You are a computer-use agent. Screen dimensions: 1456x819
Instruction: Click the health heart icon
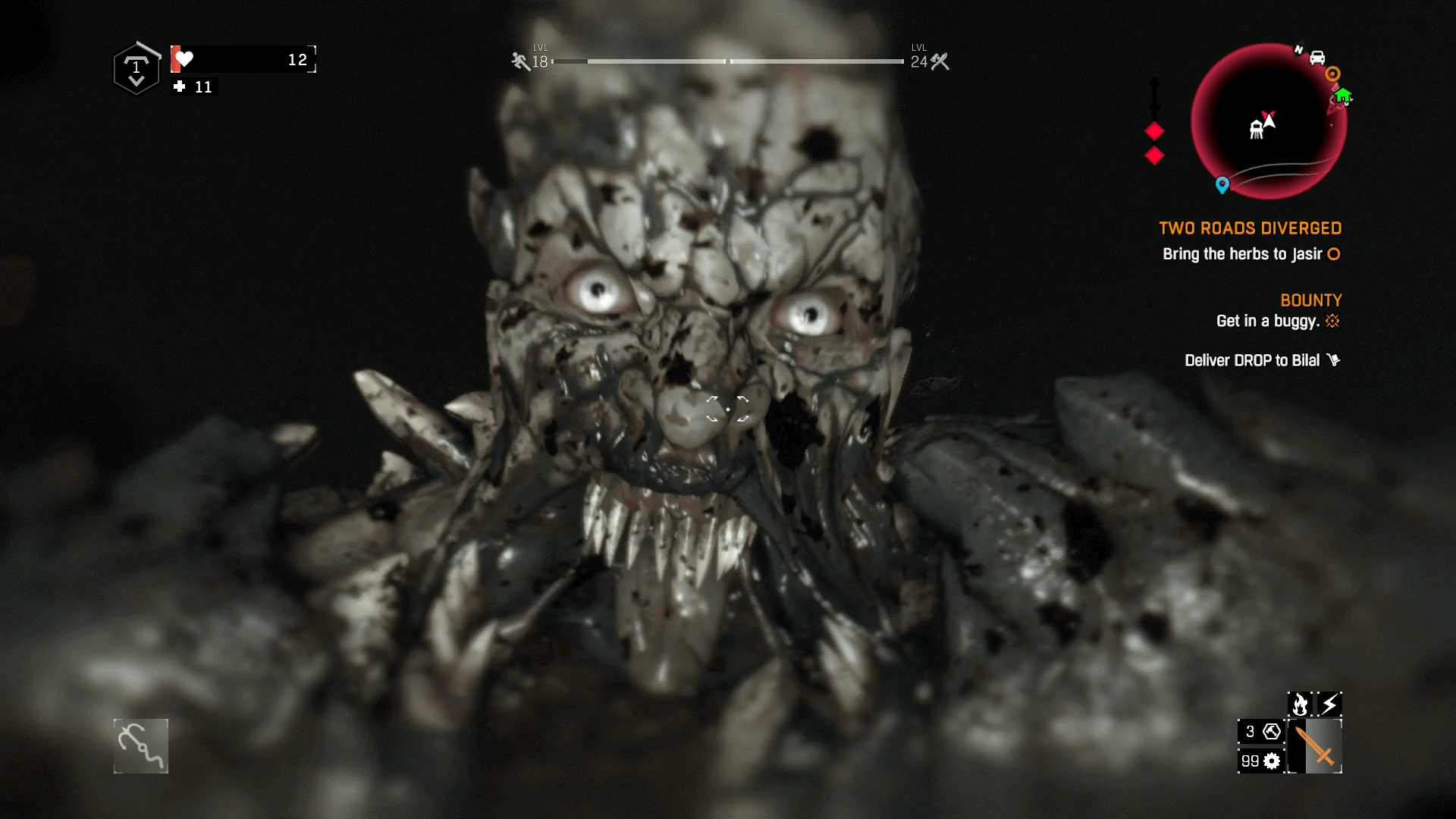click(184, 58)
